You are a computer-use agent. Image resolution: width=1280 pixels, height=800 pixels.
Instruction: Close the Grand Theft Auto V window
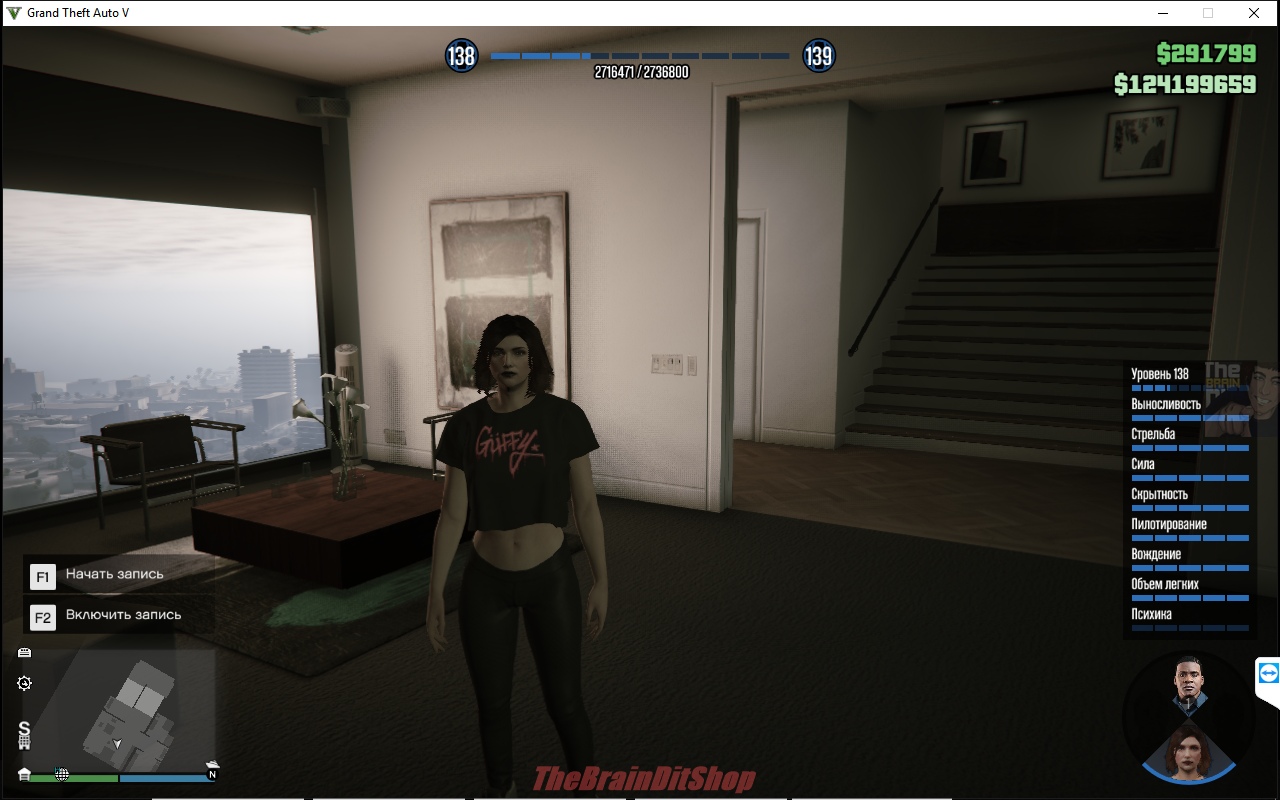(1253, 13)
